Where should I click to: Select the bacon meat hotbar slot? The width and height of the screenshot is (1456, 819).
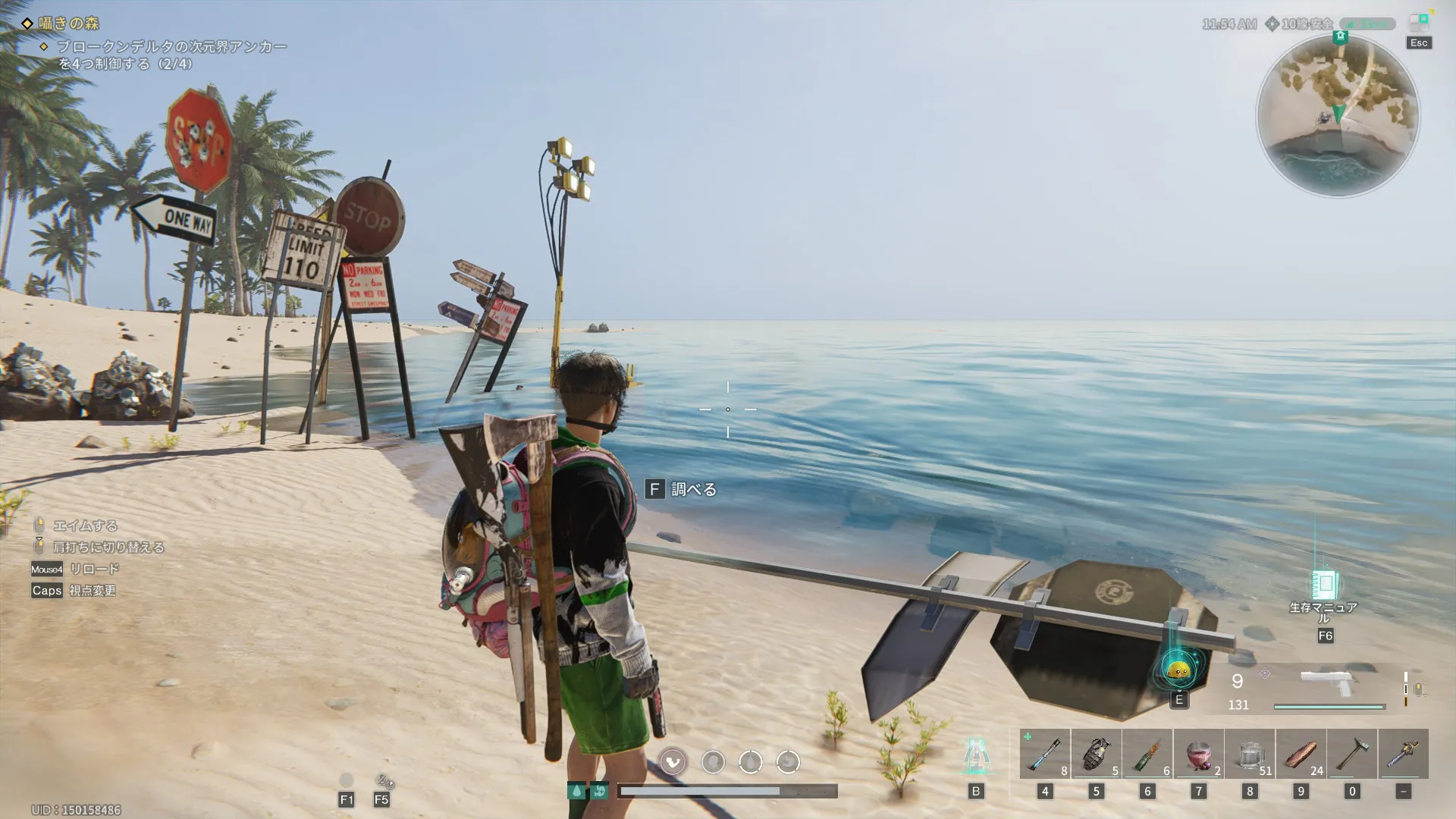[x=1301, y=754]
